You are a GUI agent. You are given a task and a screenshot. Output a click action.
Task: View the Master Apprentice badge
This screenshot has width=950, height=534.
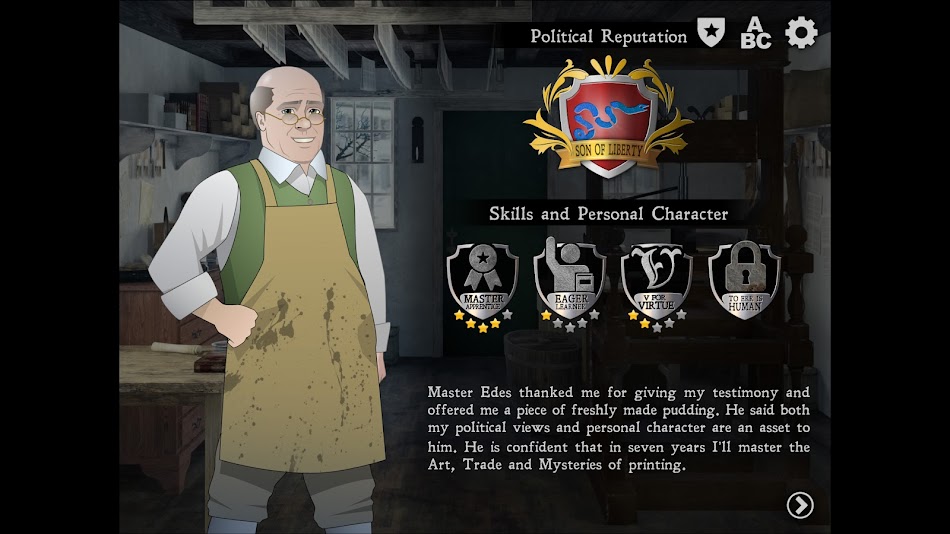pos(483,282)
